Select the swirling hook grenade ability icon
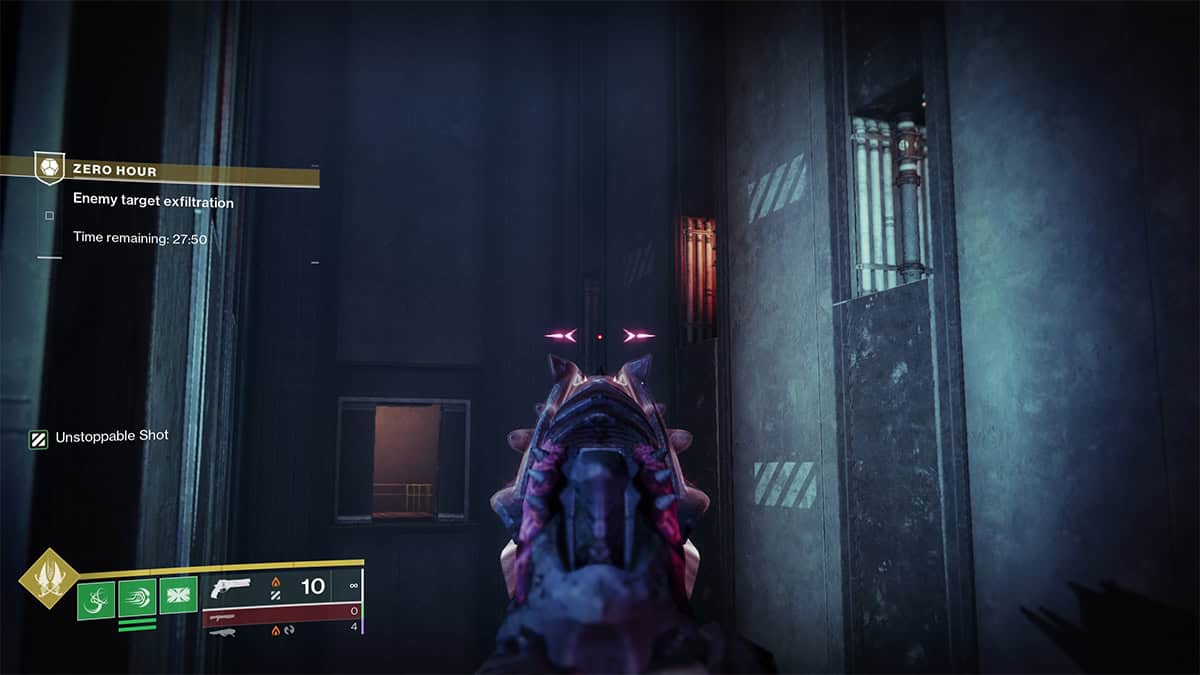This screenshot has width=1200, height=675. pos(96,598)
